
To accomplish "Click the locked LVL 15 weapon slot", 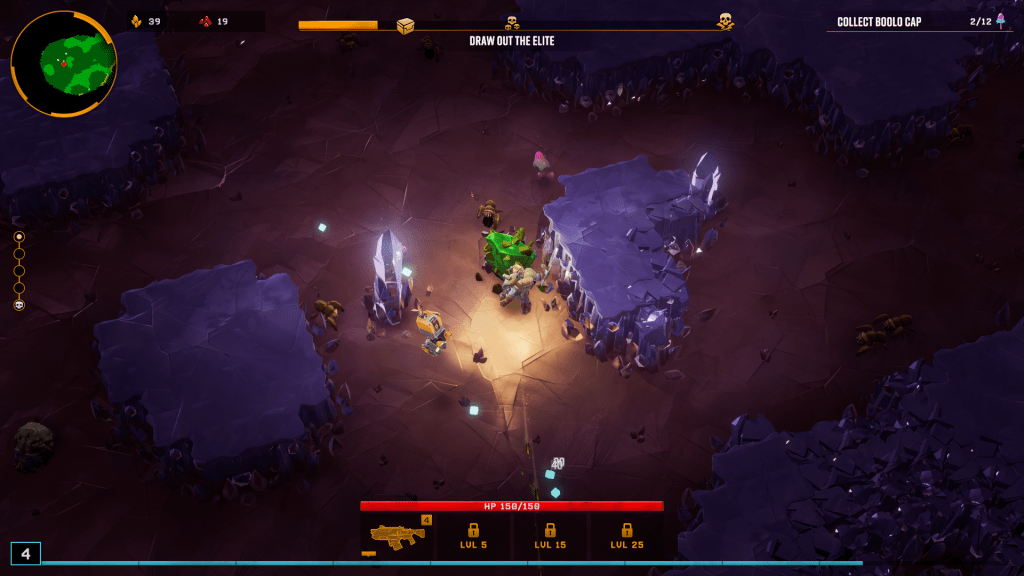I will (550, 536).
